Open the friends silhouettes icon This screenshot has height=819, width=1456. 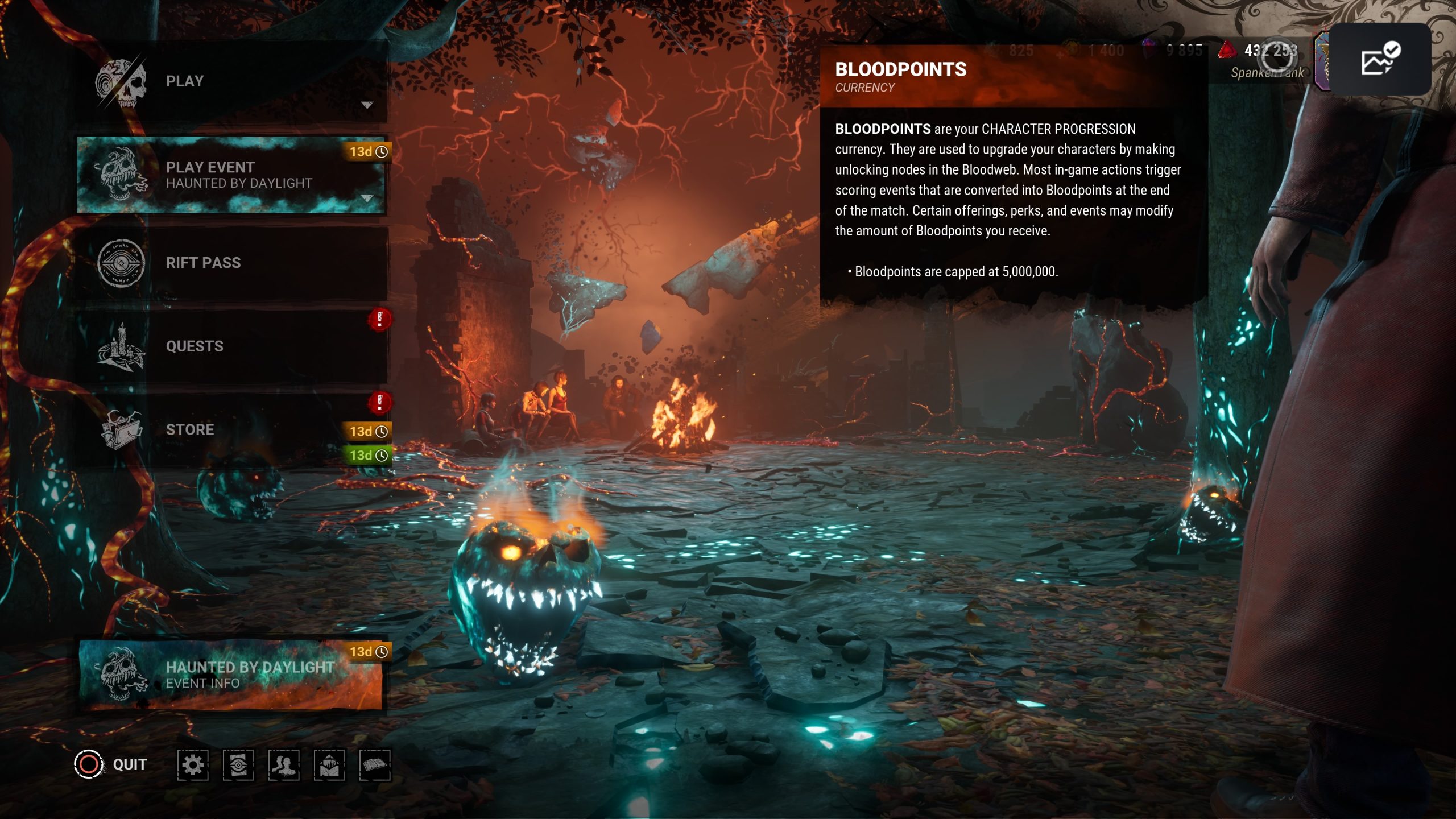284,765
